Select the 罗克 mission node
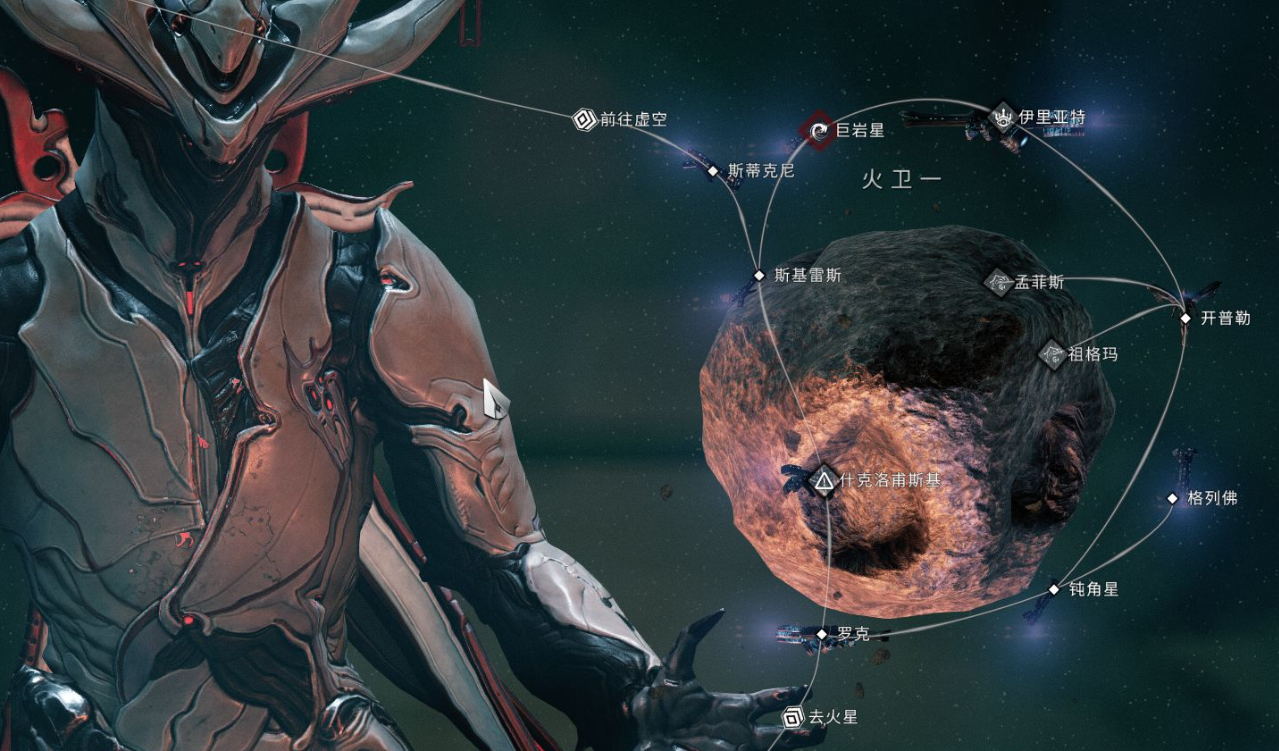Image resolution: width=1279 pixels, height=751 pixels. point(822,634)
